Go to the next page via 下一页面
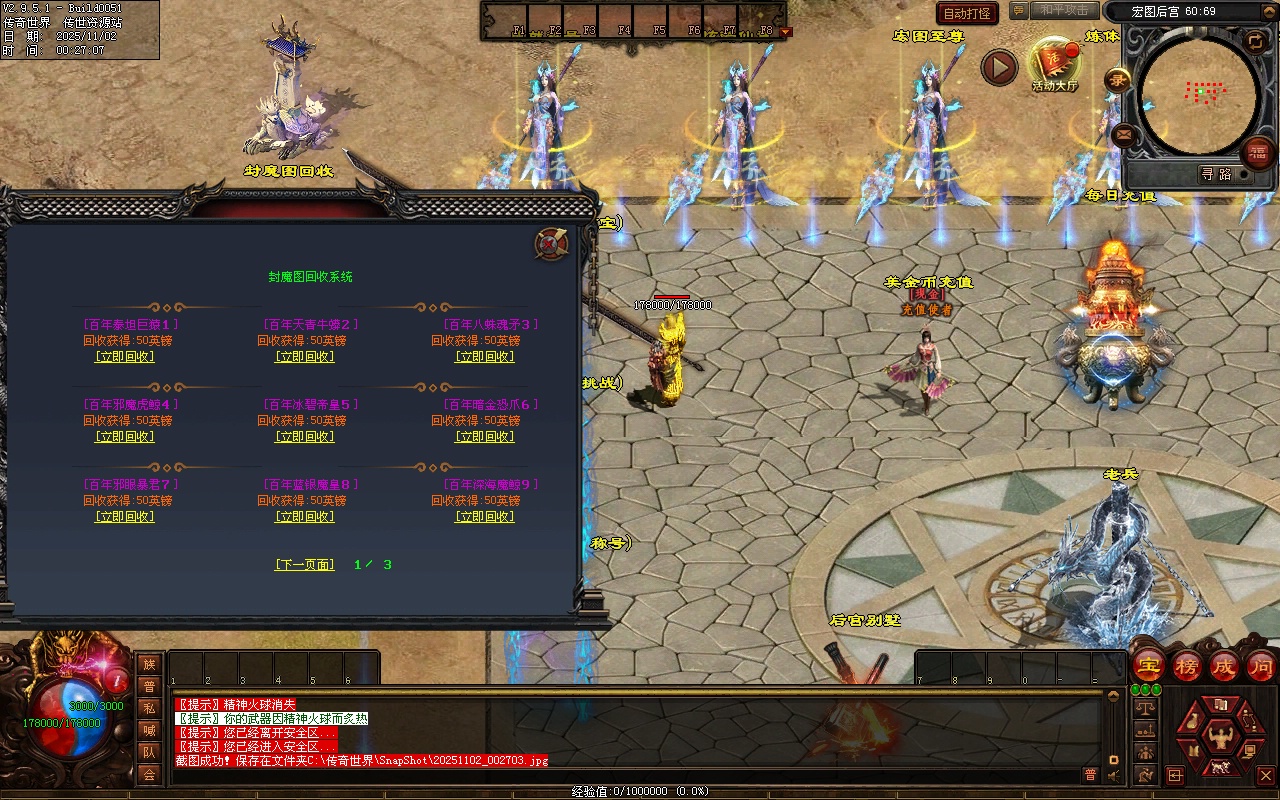The height and width of the screenshot is (800, 1280). (305, 565)
